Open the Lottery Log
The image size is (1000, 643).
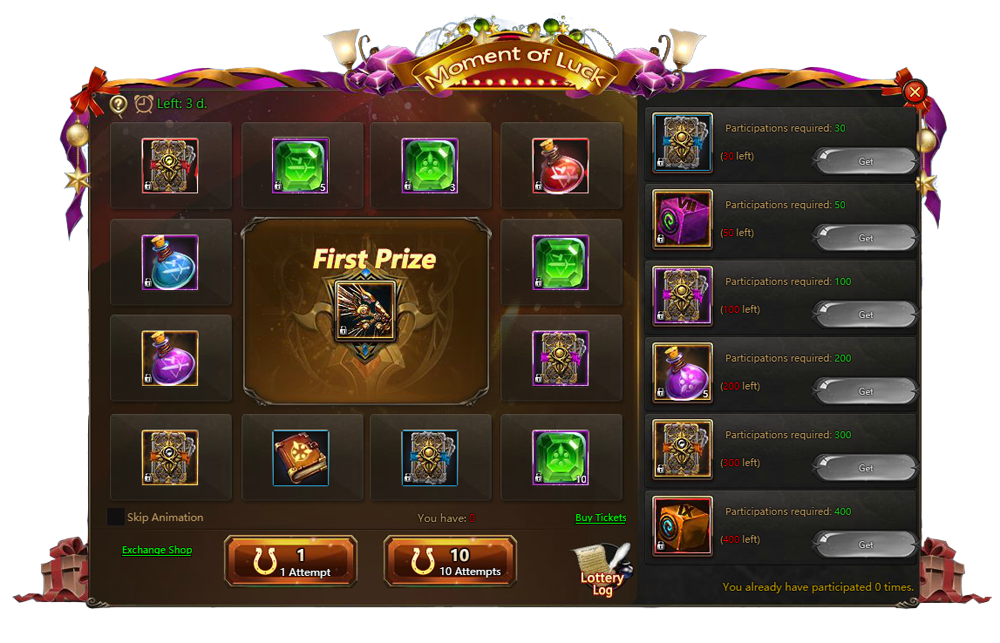point(602,571)
